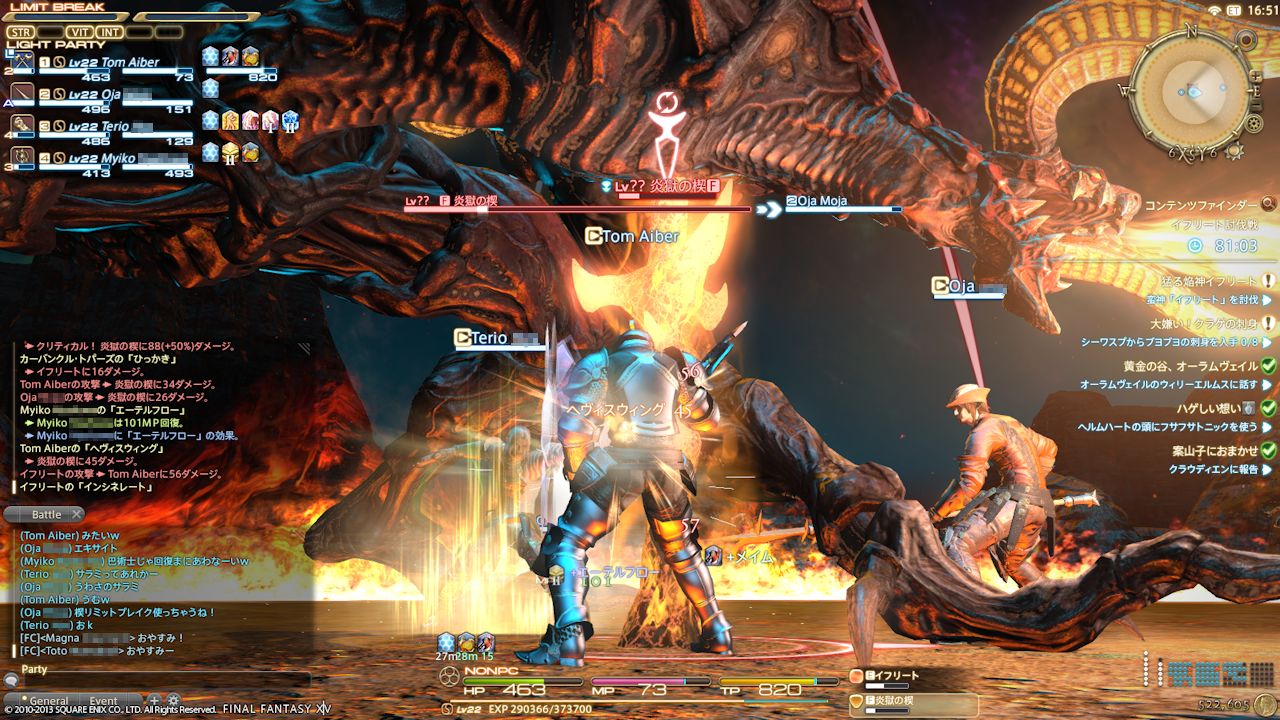Add a new chat tab with plus button
The width and height of the screenshot is (1280, 720).
(x=154, y=700)
